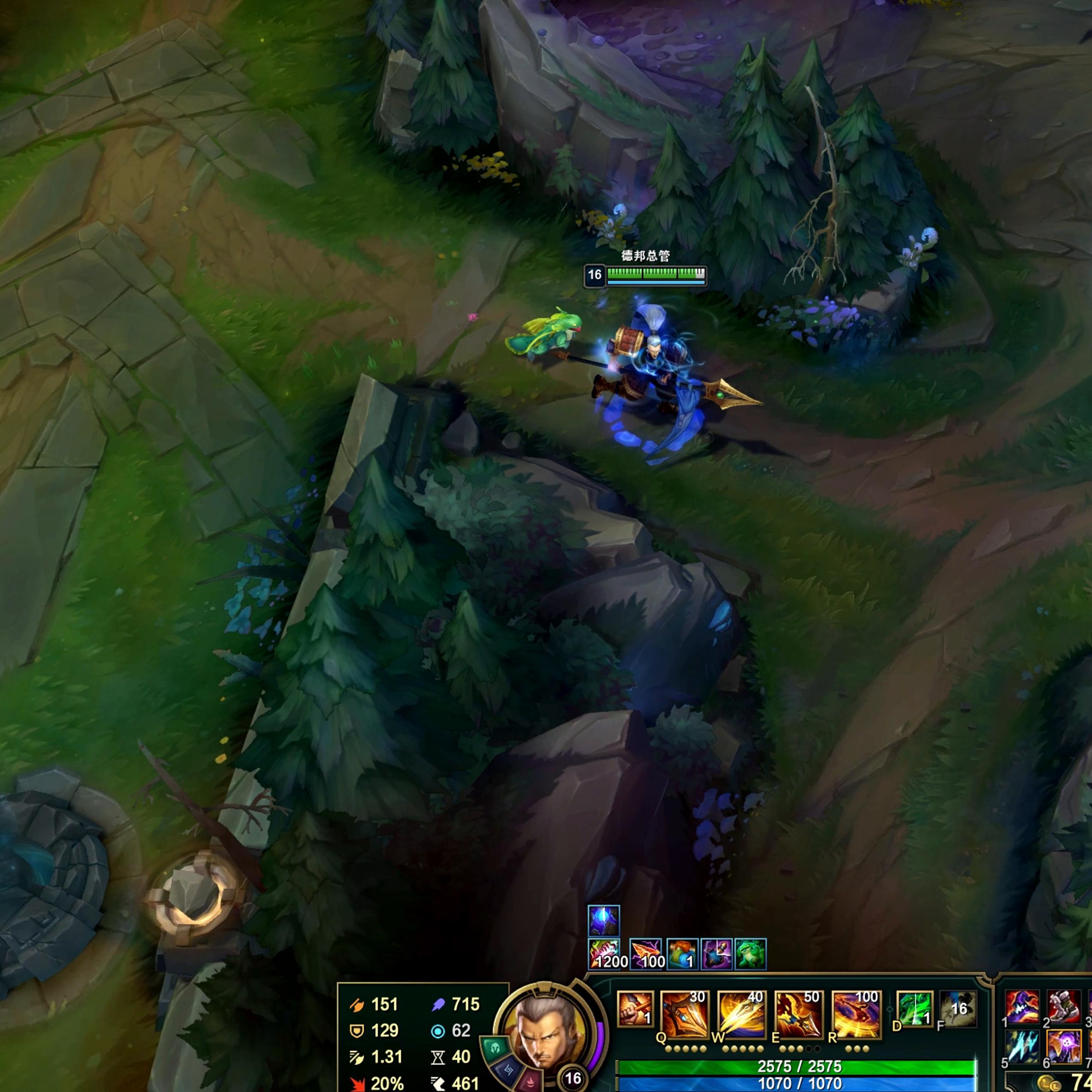The image size is (1092, 1092).
Task: Use the green Smite summoner spell
Action: coord(914,1009)
